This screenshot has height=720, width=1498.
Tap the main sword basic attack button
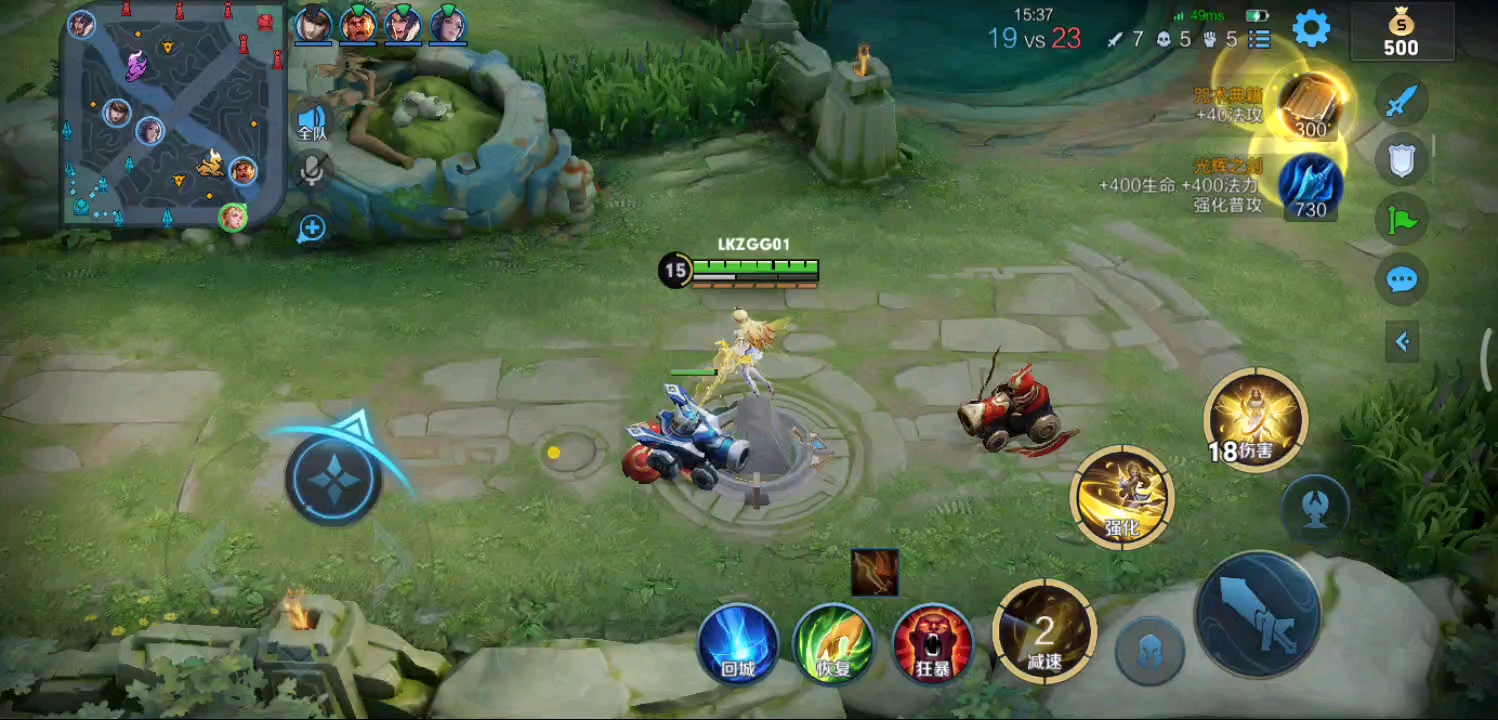(1259, 614)
